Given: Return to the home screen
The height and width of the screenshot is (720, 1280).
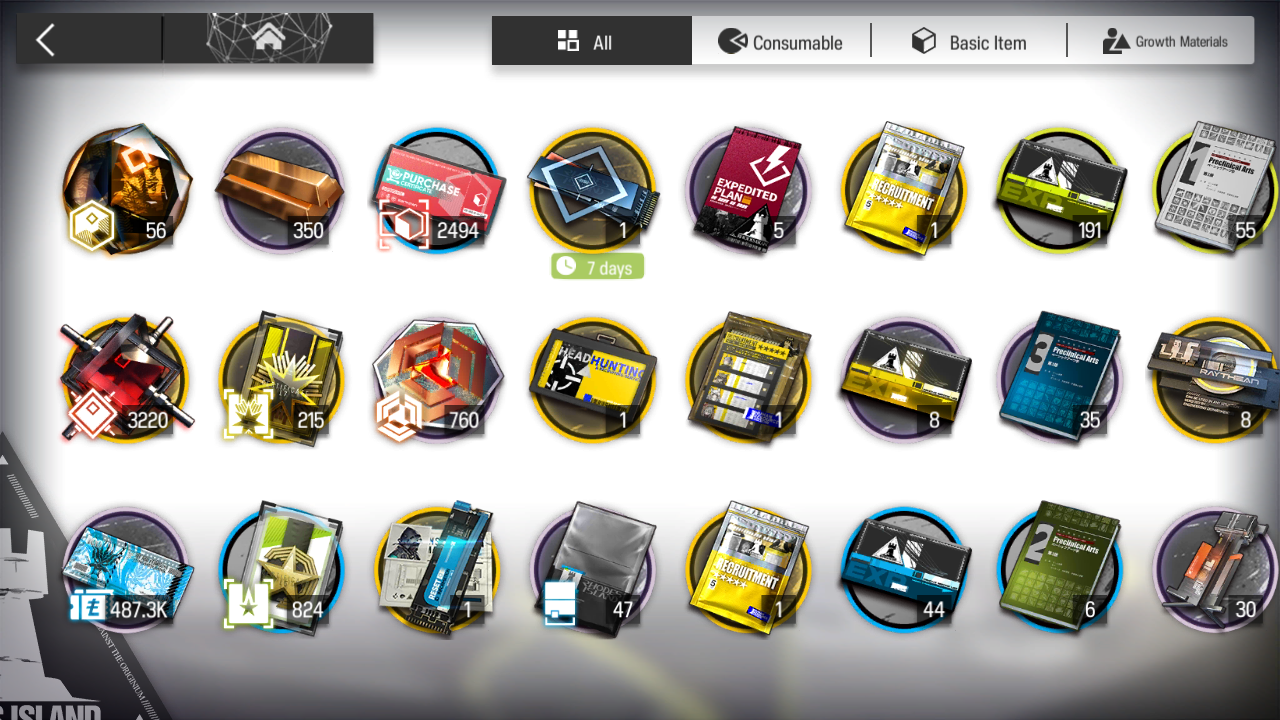Looking at the screenshot, I should coord(268,39).
